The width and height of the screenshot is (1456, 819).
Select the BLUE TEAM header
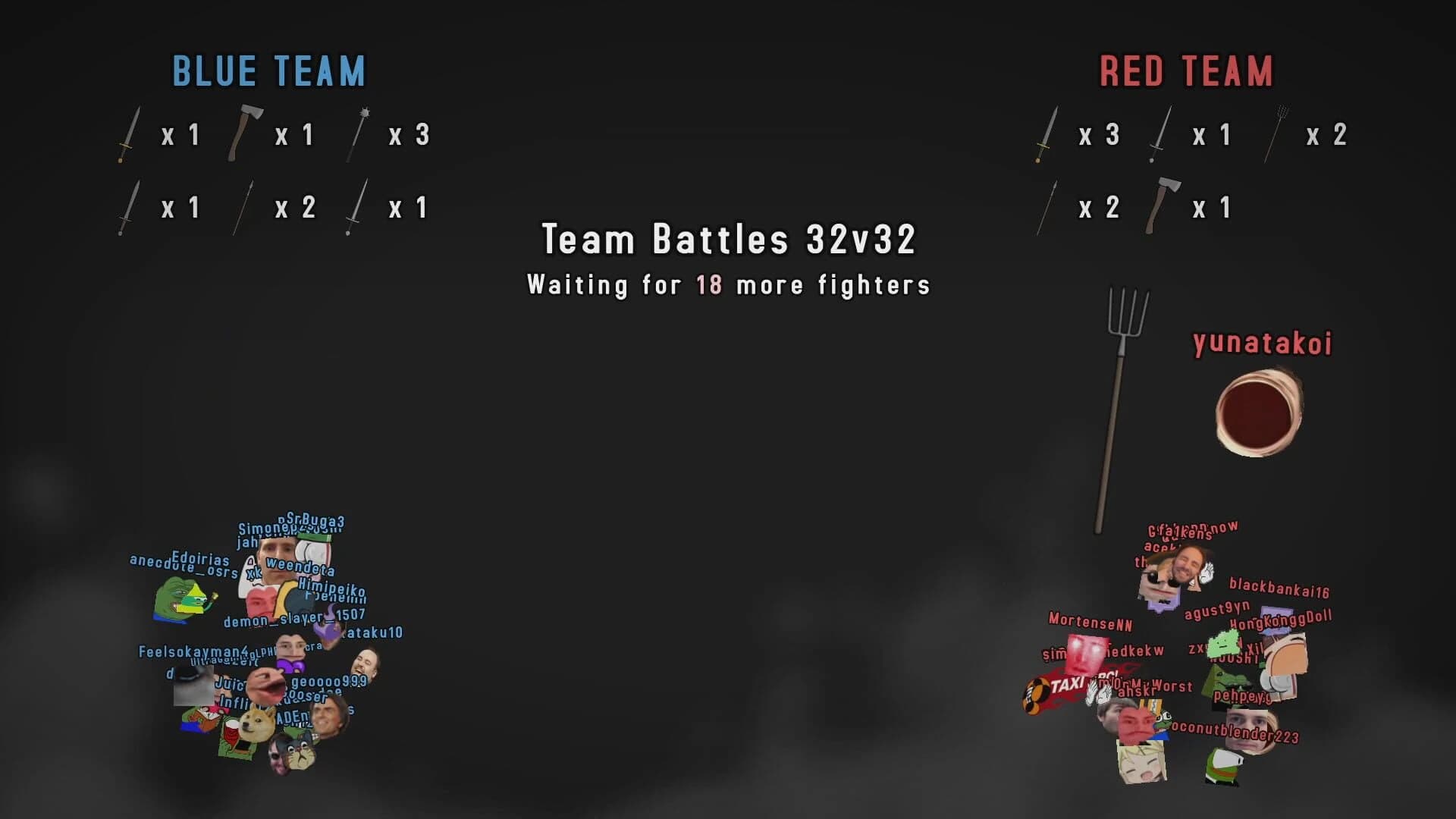pyautogui.click(x=269, y=71)
